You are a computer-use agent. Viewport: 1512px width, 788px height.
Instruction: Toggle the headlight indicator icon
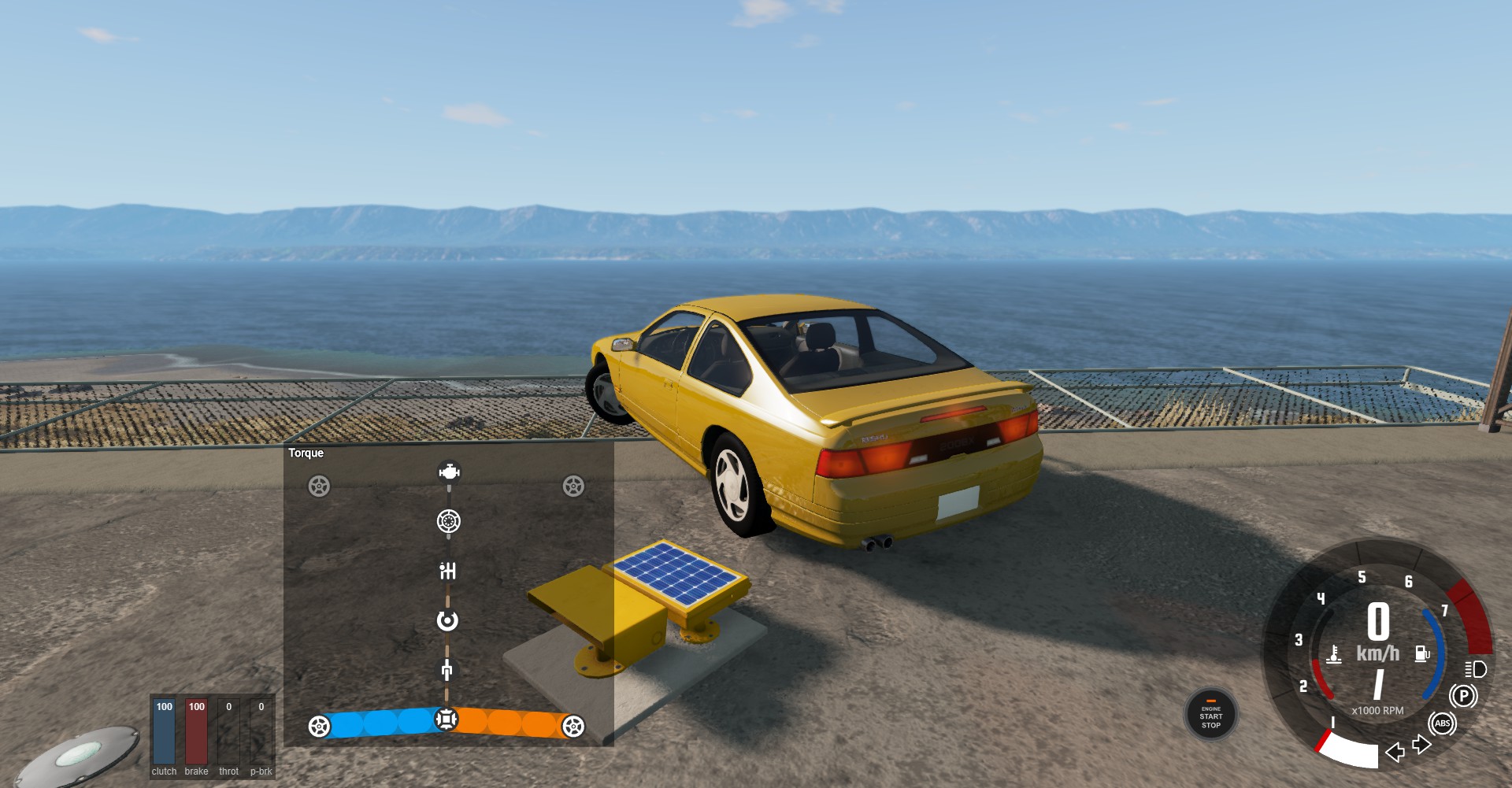click(1475, 669)
